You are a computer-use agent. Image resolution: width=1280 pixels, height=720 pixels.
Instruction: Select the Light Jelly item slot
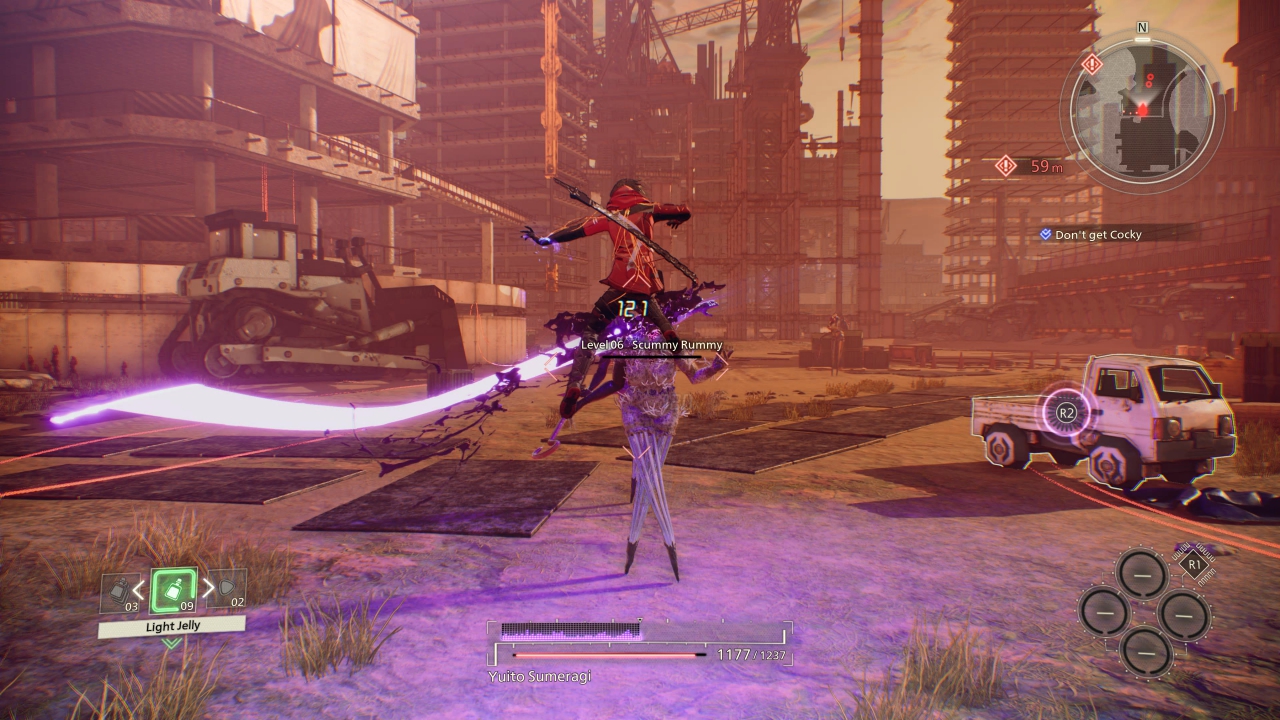click(173, 590)
